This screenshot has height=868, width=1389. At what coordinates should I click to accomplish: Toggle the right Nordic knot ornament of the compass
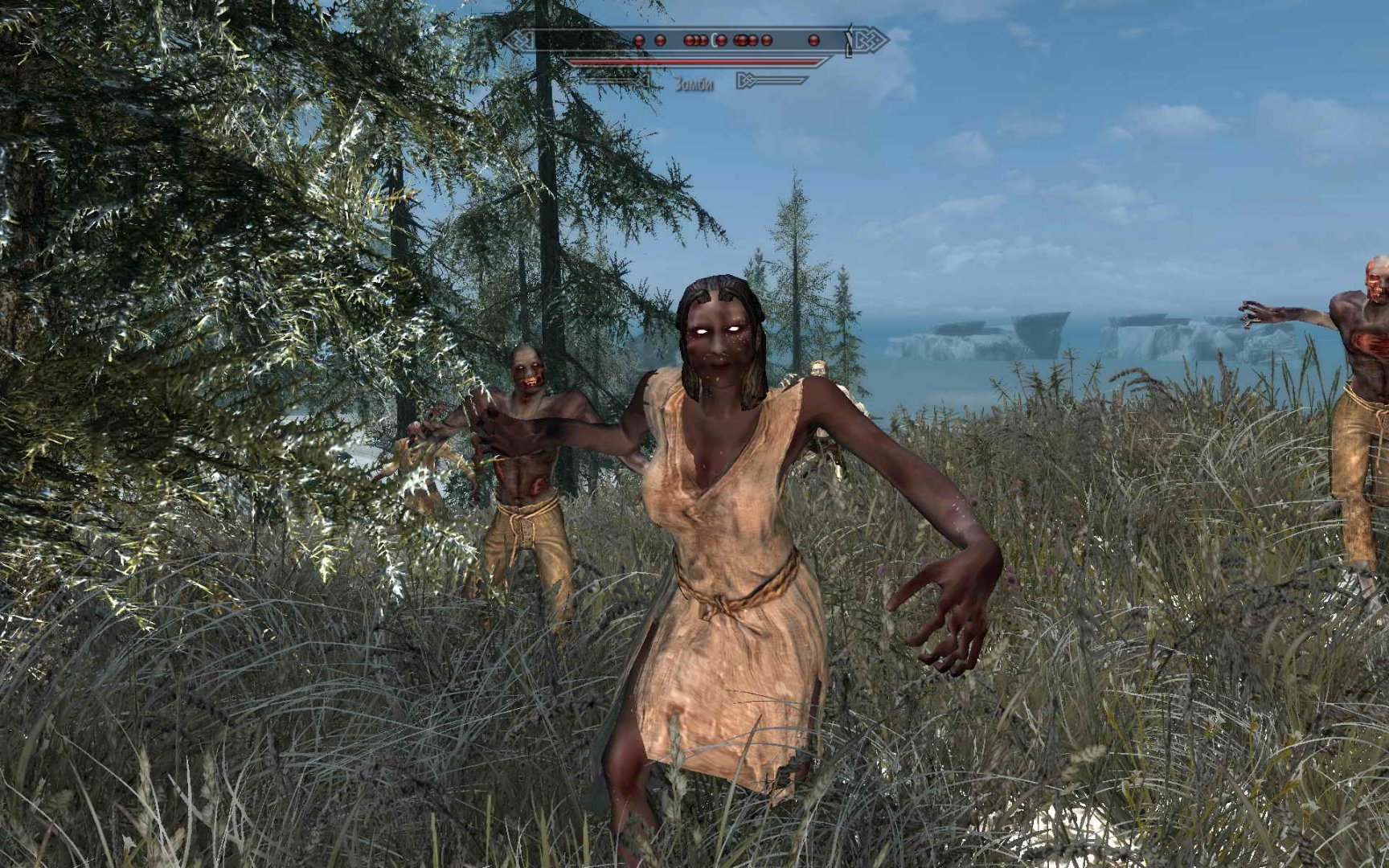[870, 39]
